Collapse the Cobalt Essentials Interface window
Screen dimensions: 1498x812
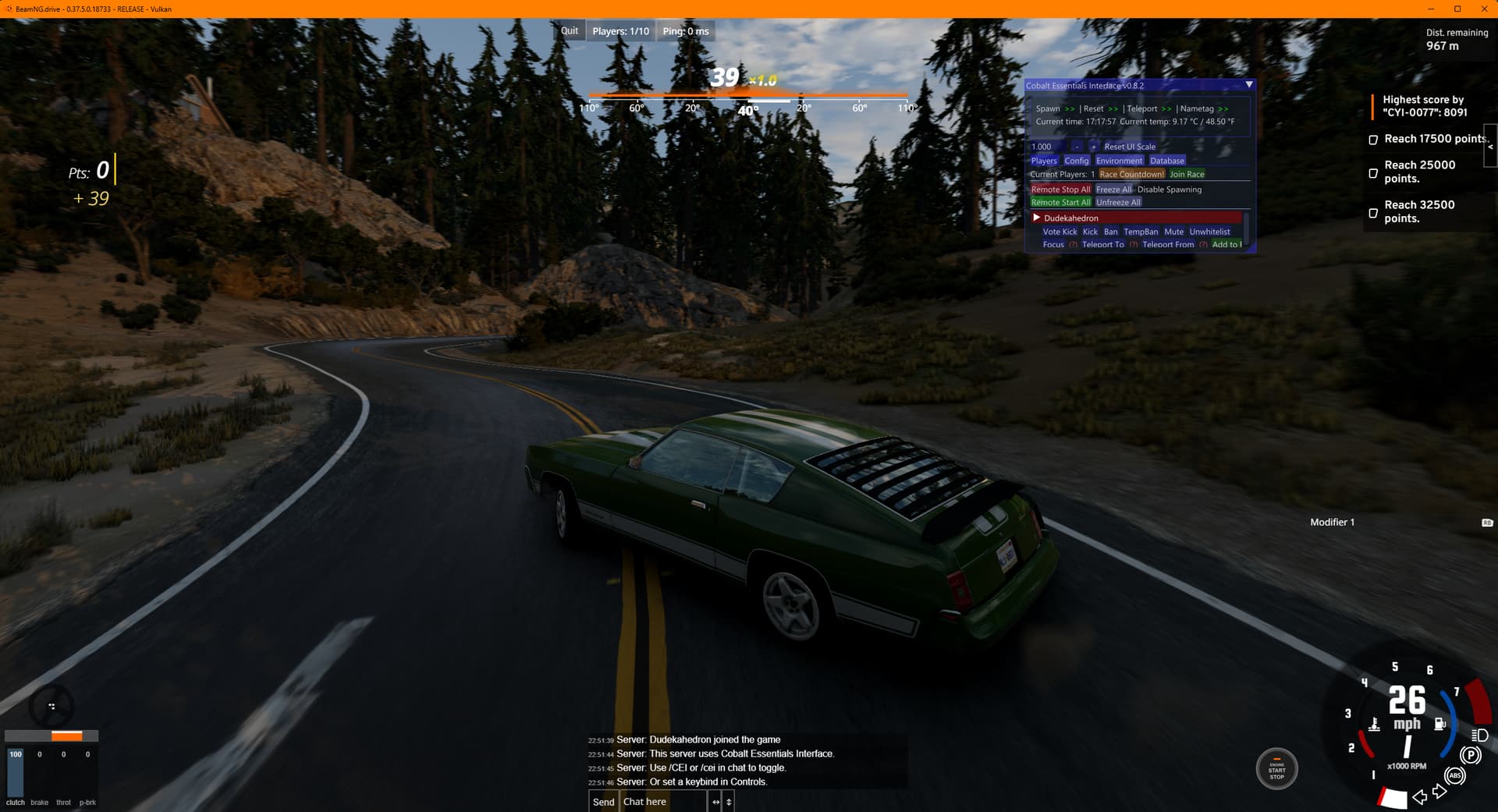(x=1249, y=85)
